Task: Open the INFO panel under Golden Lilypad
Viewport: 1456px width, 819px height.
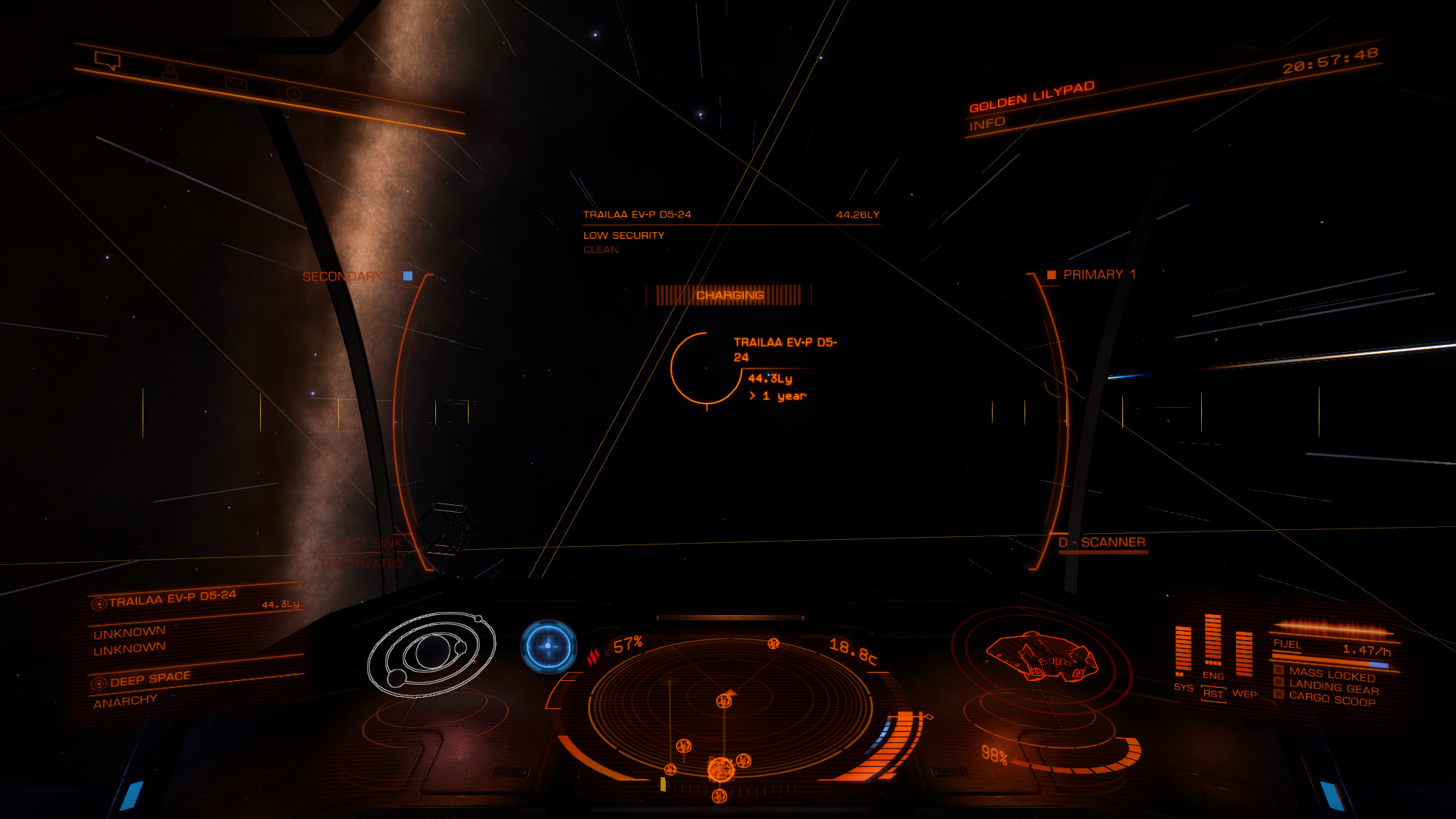Action: pos(987,124)
